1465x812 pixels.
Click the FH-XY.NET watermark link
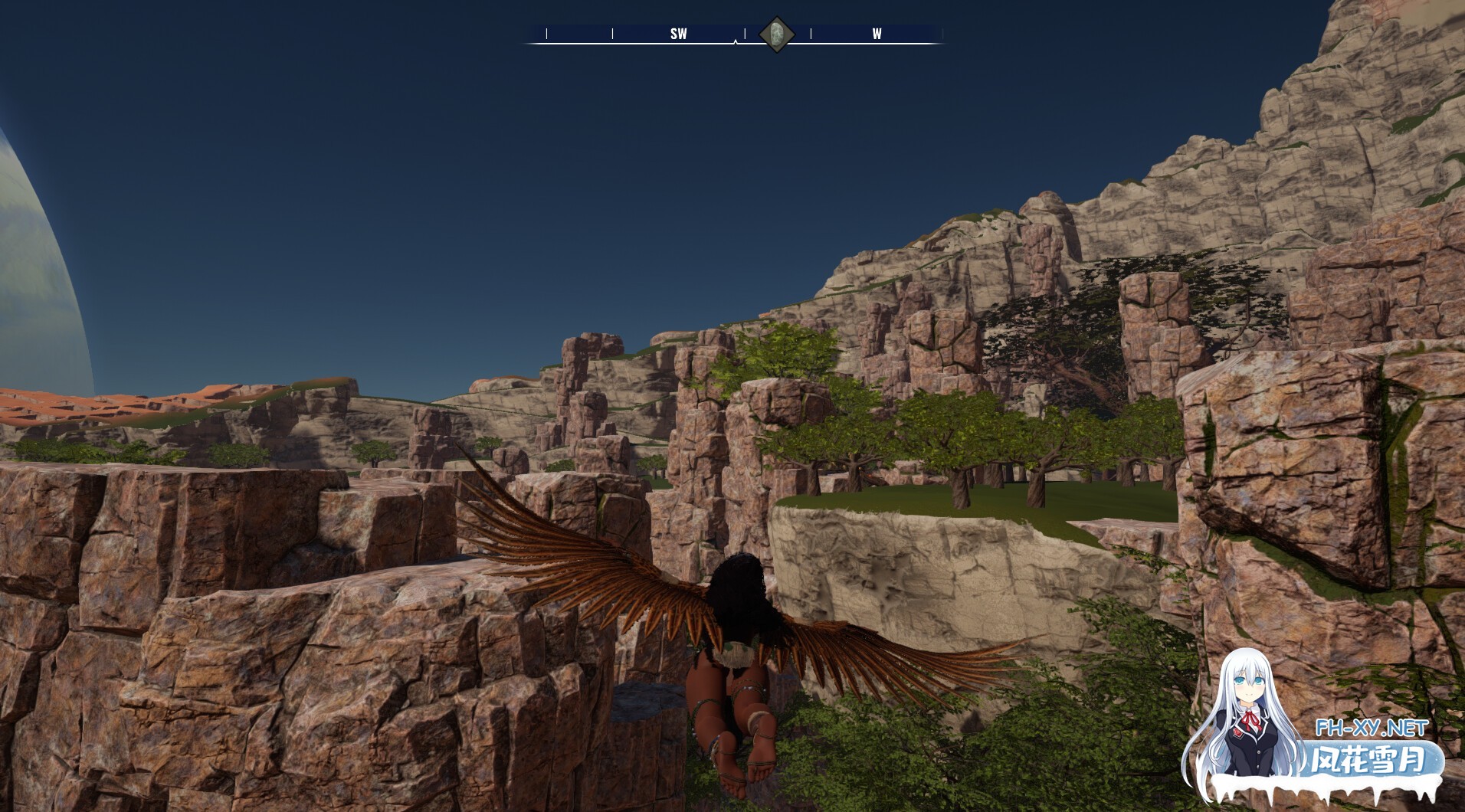(1372, 729)
